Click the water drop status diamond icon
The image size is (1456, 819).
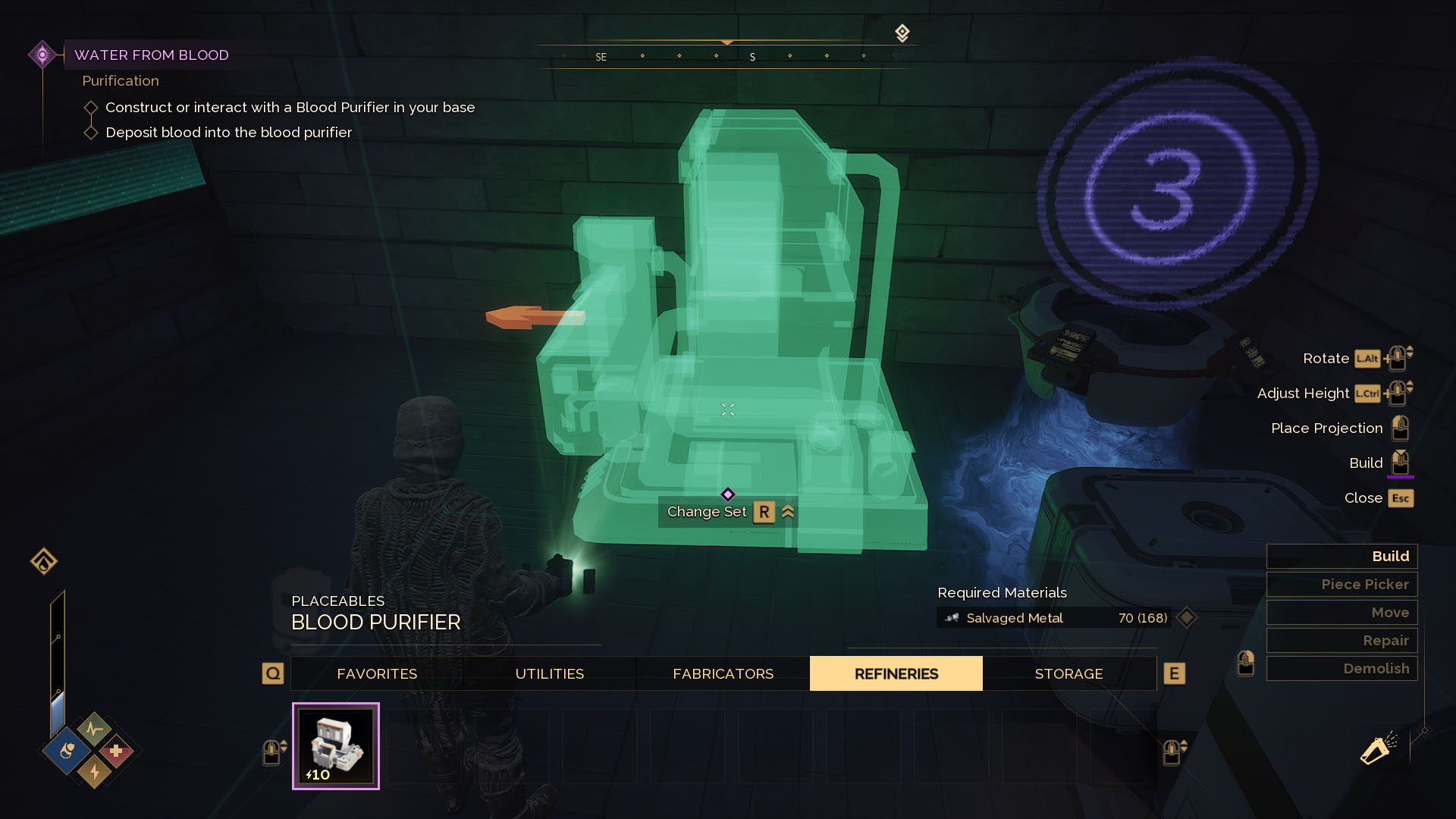pyautogui.click(x=66, y=751)
